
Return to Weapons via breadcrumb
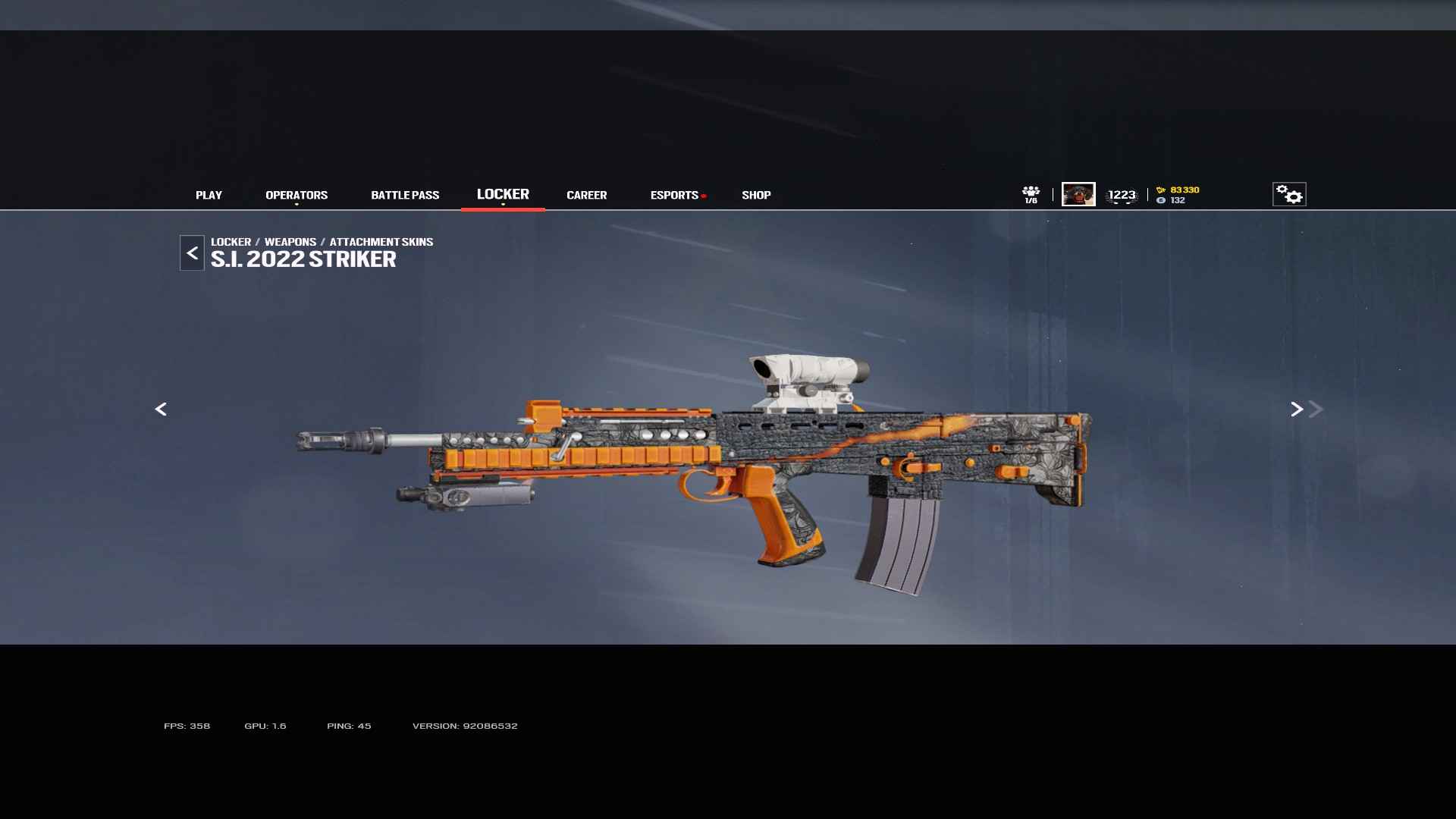(290, 242)
